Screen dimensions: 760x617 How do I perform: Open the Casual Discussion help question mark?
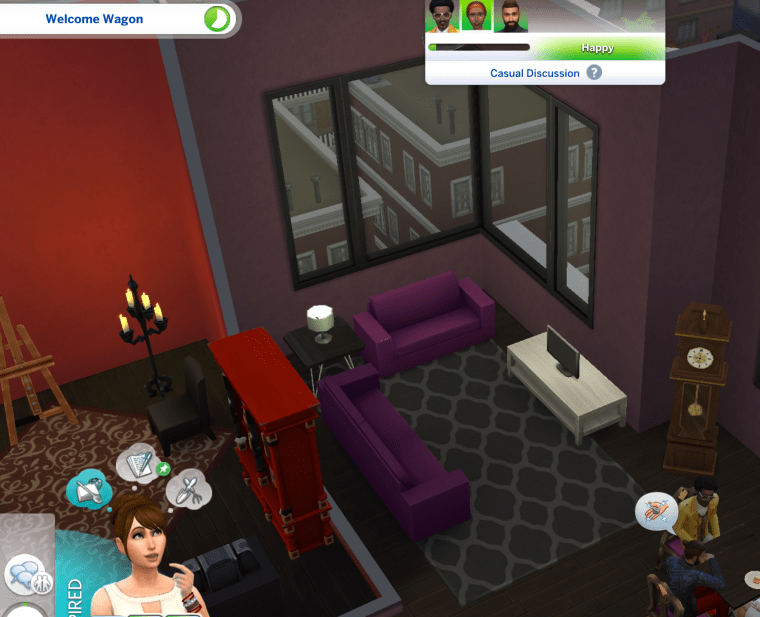[x=594, y=73]
